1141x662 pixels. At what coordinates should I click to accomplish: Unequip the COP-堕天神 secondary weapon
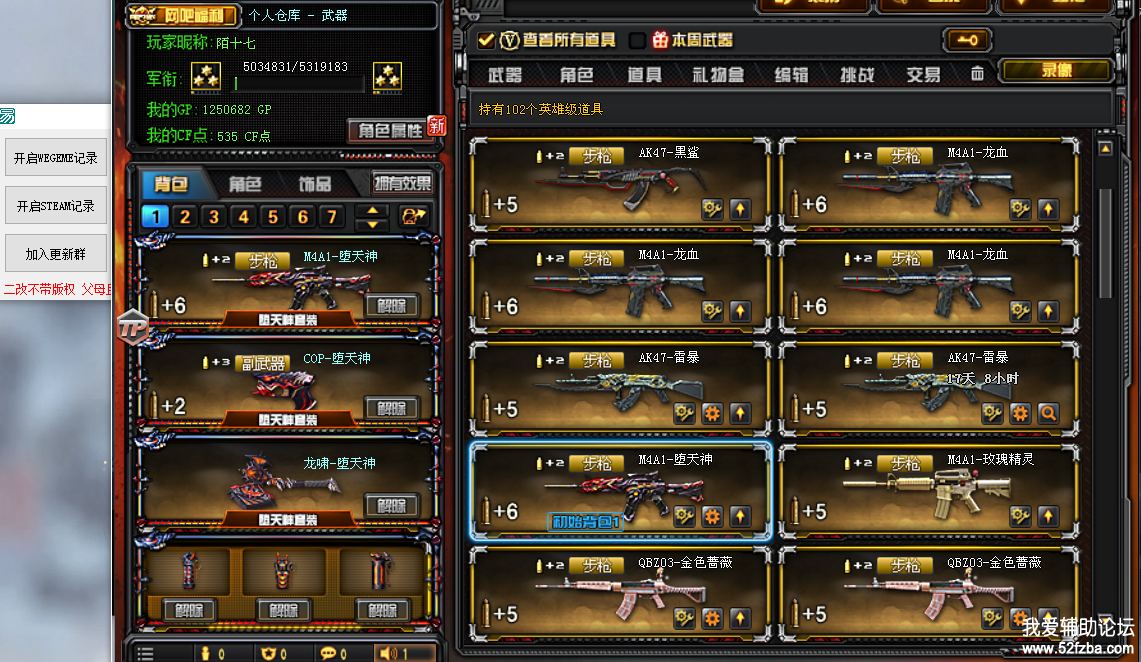pyautogui.click(x=391, y=408)
